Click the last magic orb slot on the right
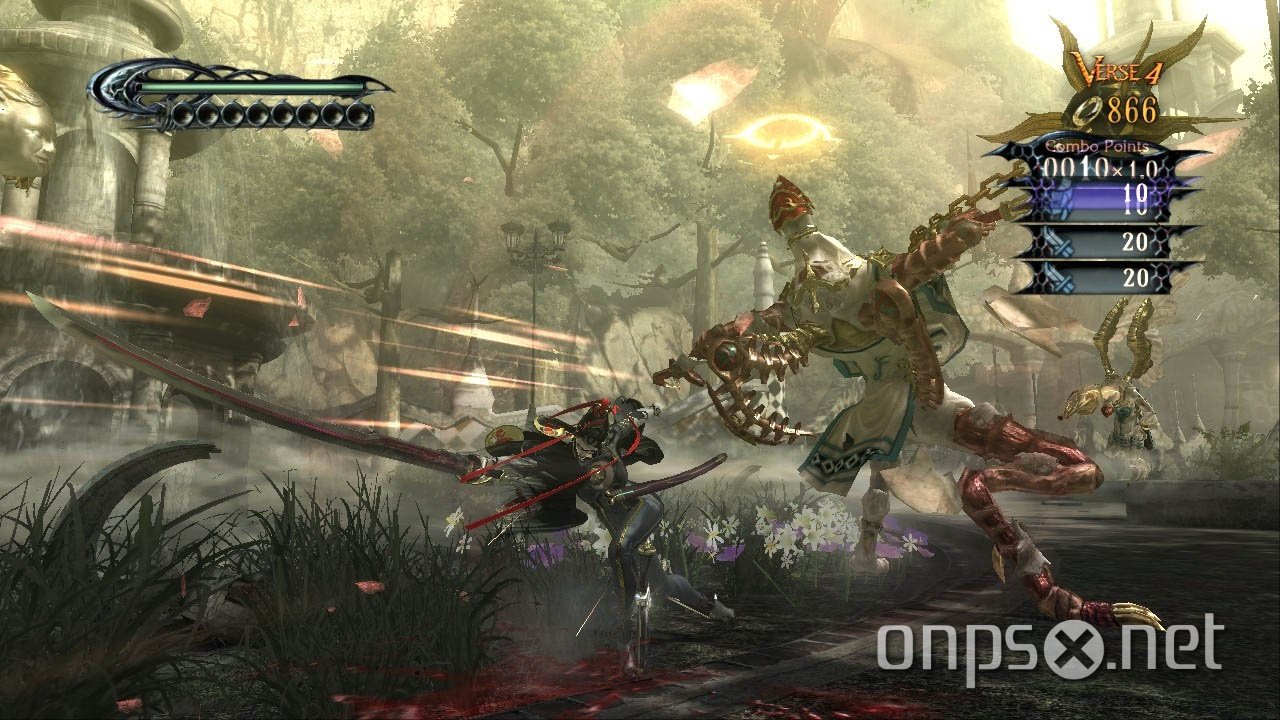 pyautogui.click(x=357, y=115)
